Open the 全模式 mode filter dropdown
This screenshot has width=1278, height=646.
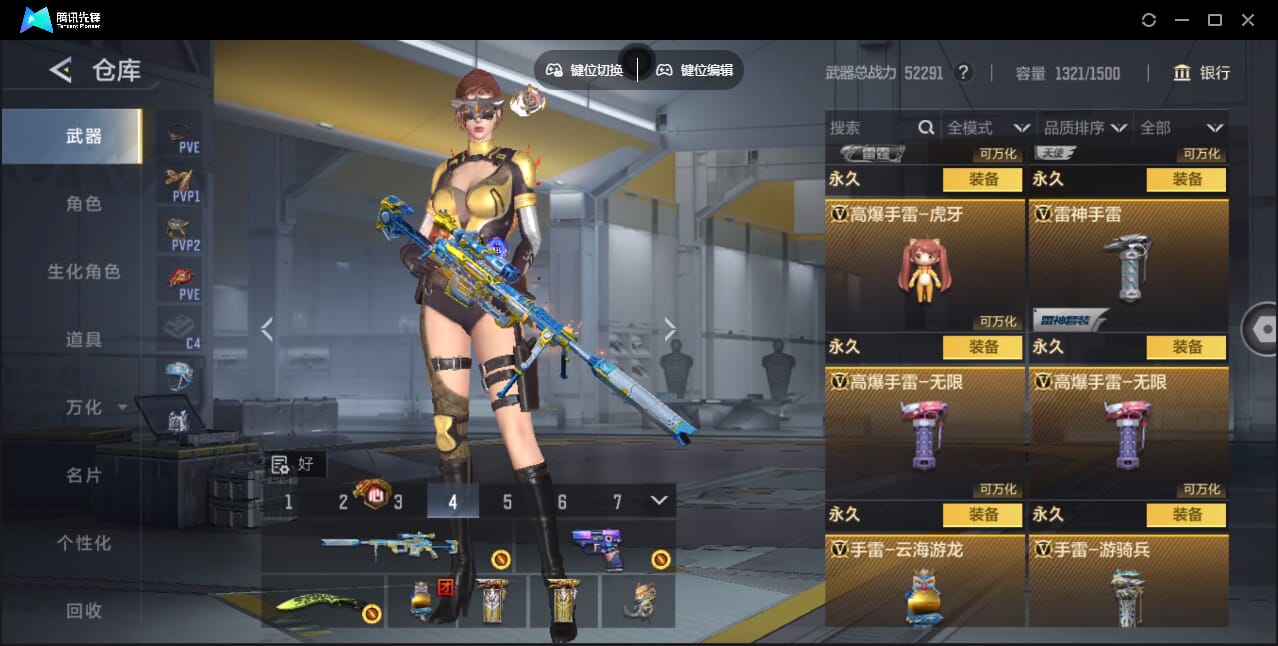(988, 128)
